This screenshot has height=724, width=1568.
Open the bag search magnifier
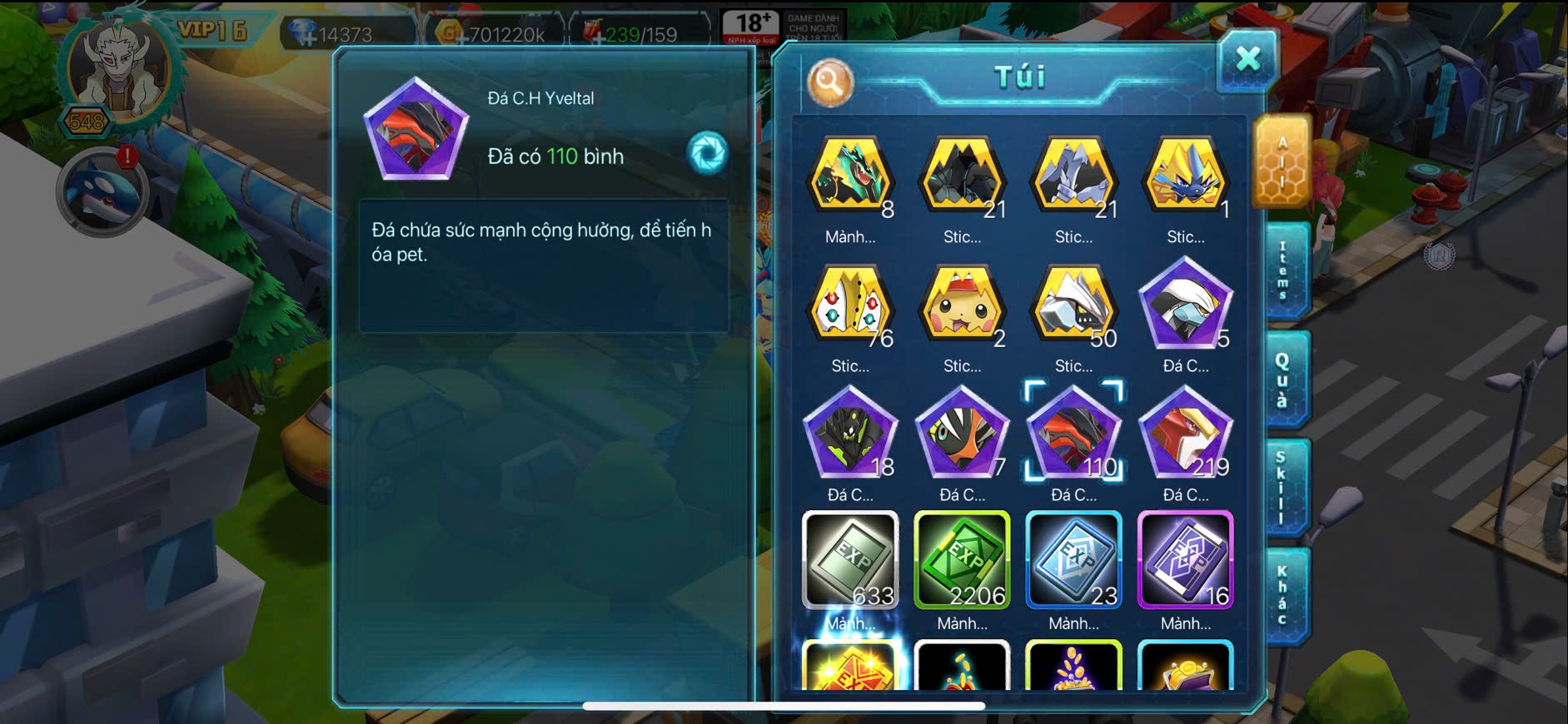(829, 82)
